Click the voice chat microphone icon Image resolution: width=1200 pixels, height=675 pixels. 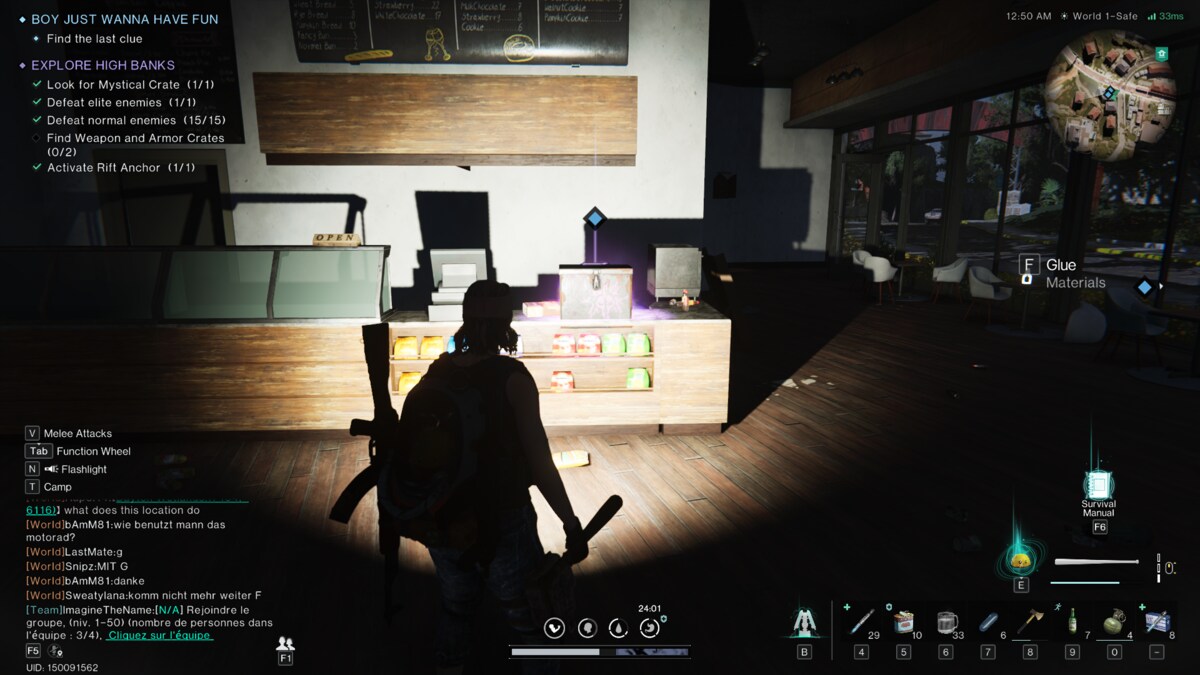[56, 652]
